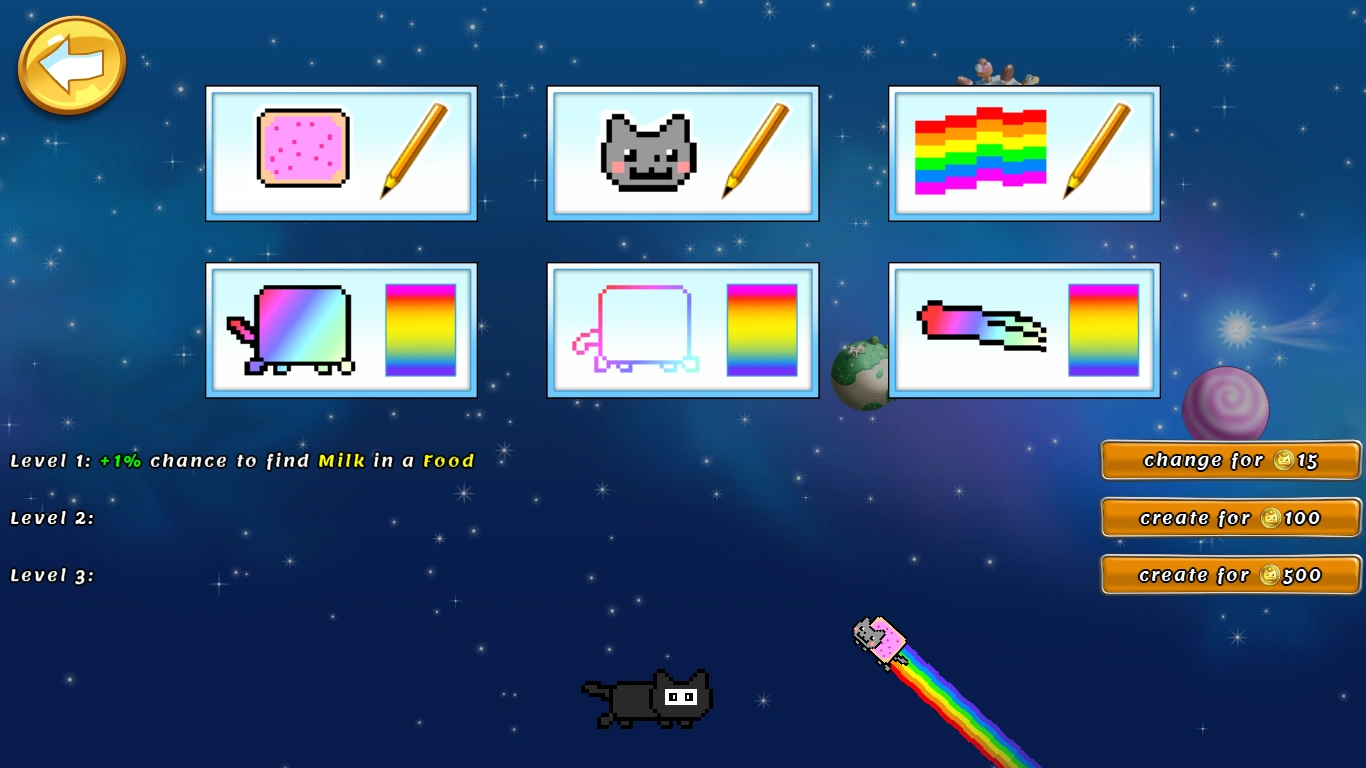
Task: Select the pencil next to the cat face
Action: pos(757,153)
